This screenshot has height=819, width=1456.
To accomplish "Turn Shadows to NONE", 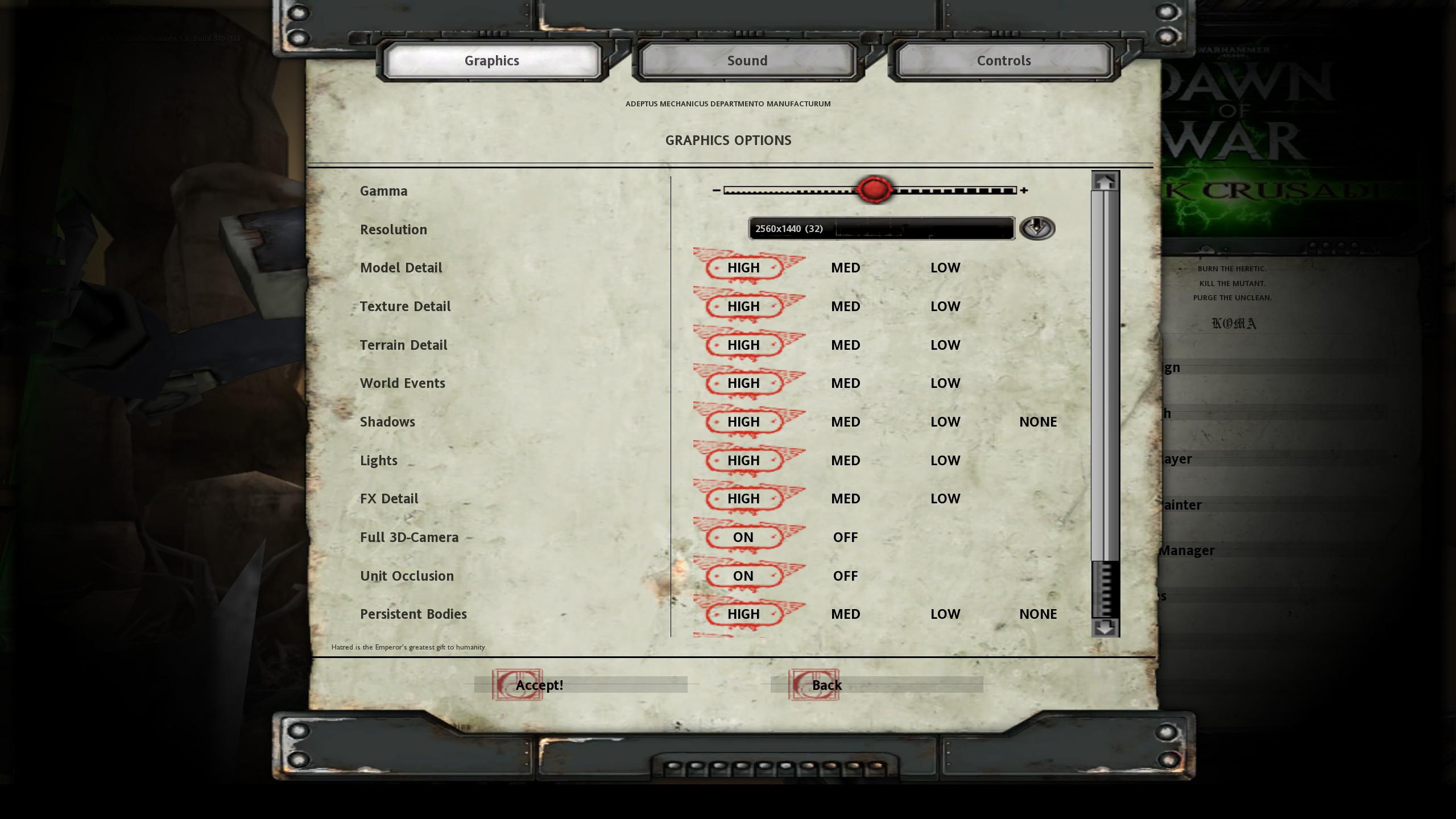I will point(1037,421).
